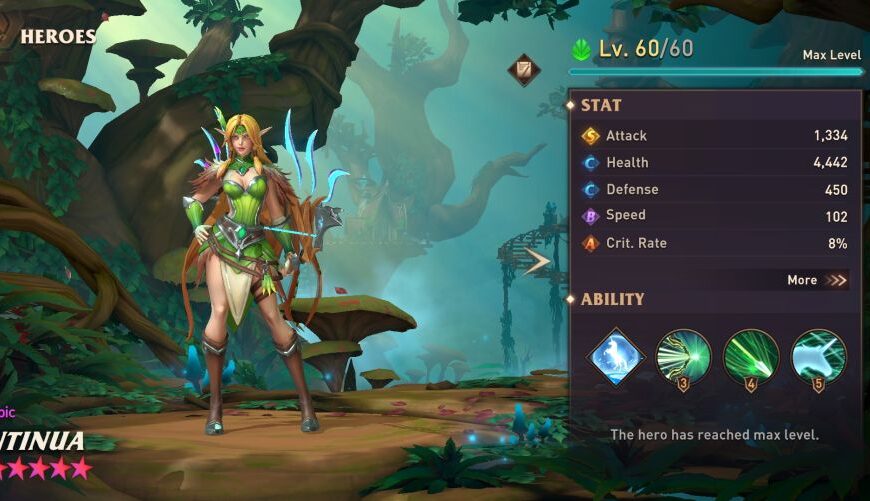Image resolution: width=870 pixels, height=501 pixels.
Task: Go back via the Heroes header
Action: [x=57, y=37]
